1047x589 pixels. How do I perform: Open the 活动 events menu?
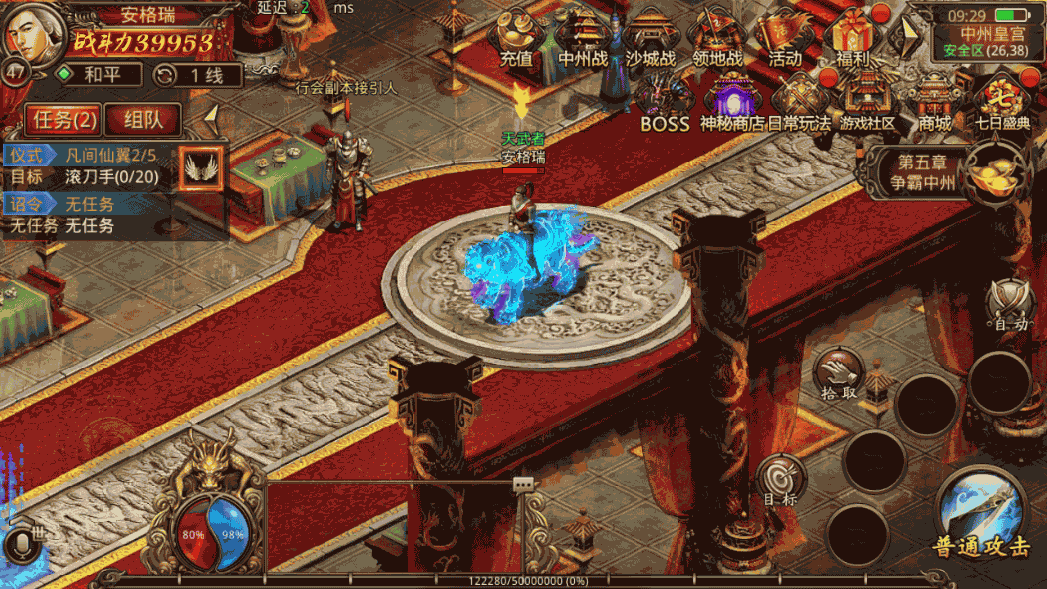click(x=785, y=37)
